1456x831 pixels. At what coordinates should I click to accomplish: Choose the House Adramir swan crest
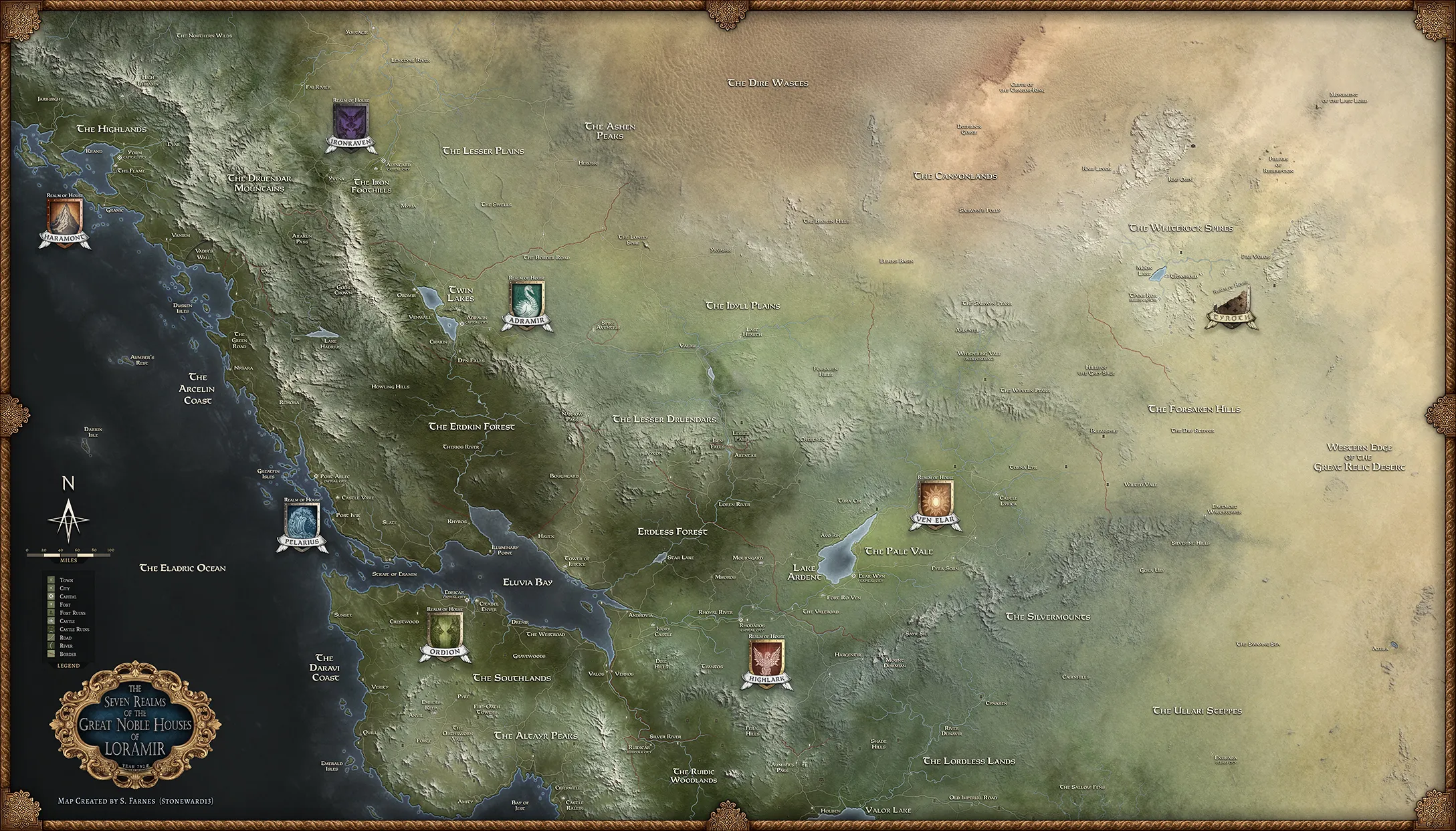pos(527,301)
